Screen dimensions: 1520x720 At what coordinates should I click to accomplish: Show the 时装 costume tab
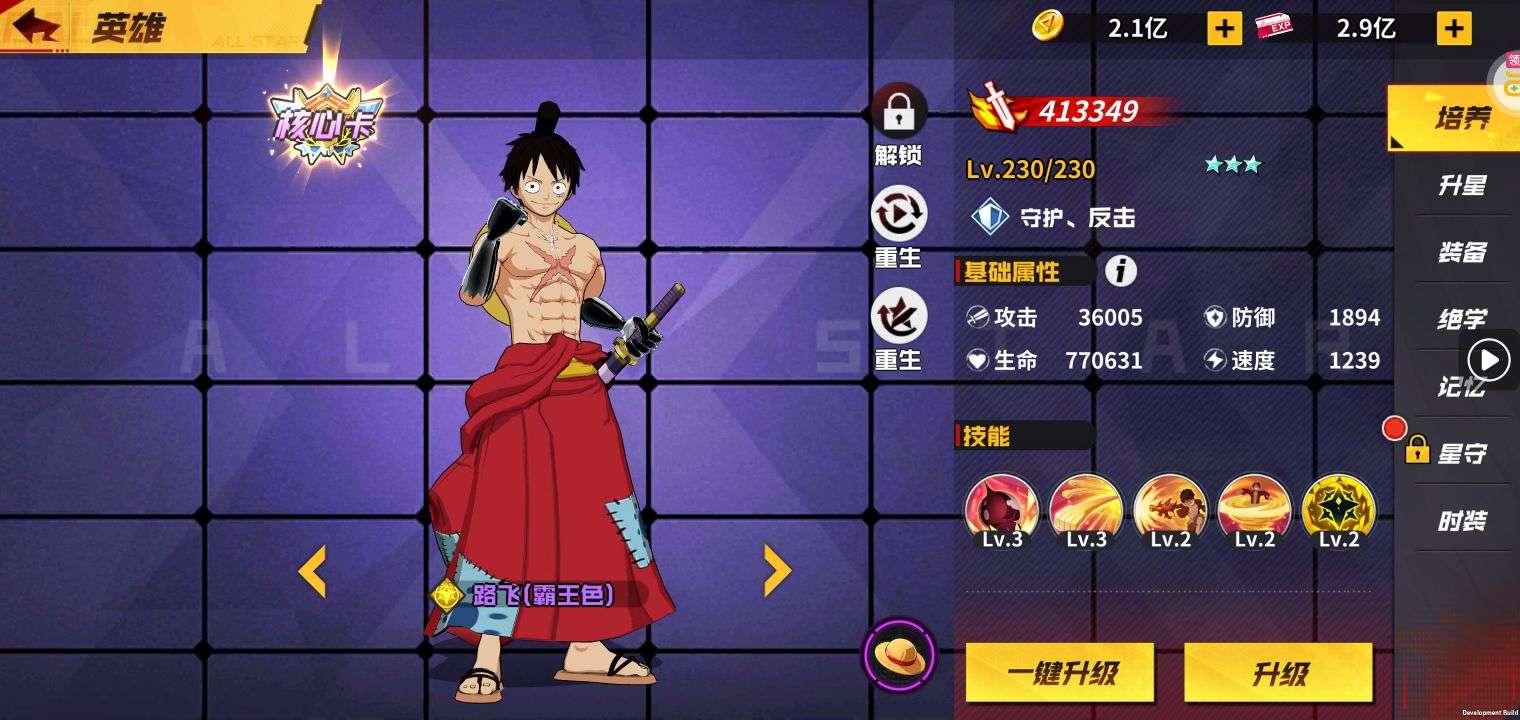[x=1461, y=521]
